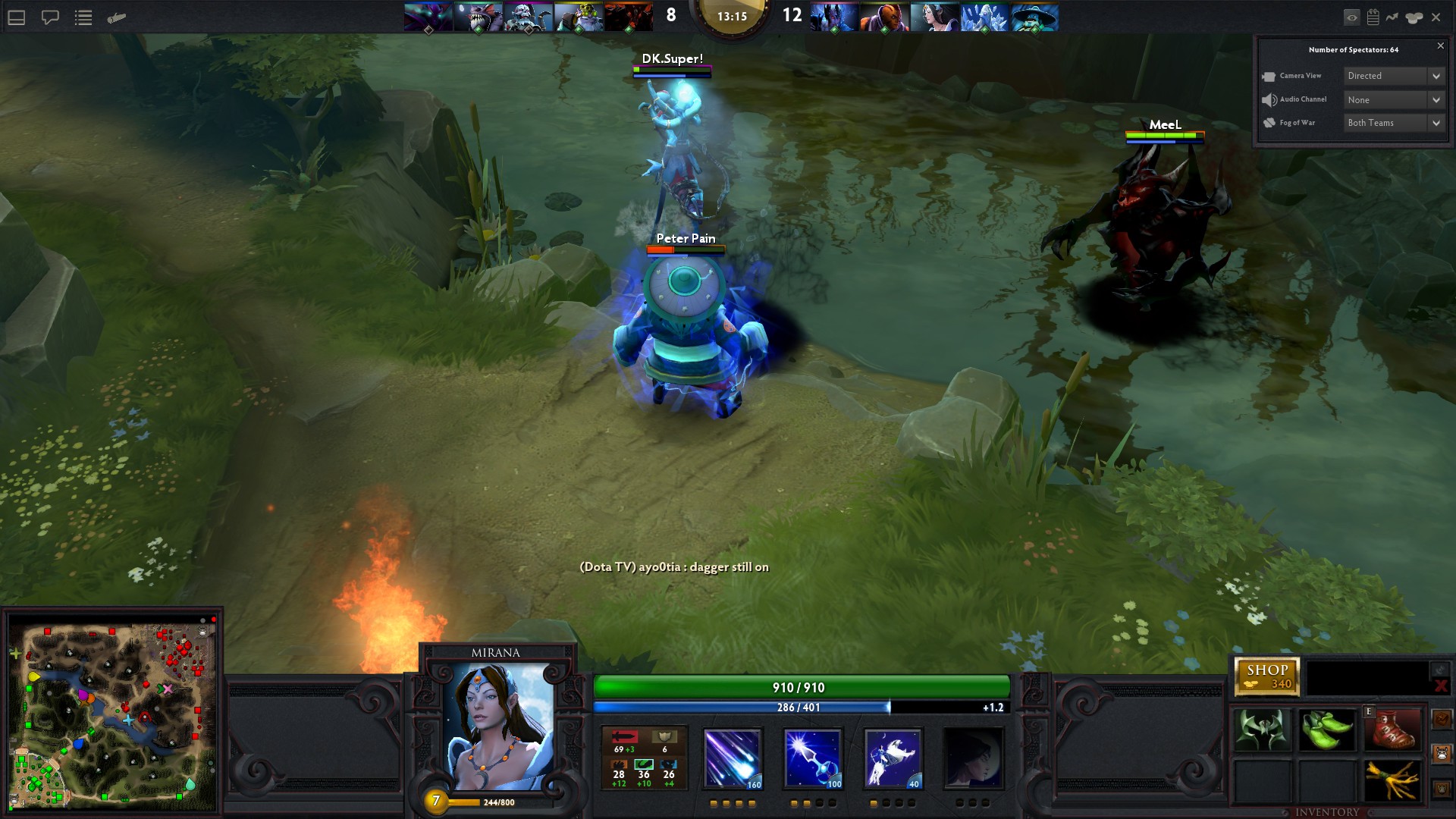Show the gold graph arrow icon
Viewport: 1456px width, 819px height.
coord(1392,17)
